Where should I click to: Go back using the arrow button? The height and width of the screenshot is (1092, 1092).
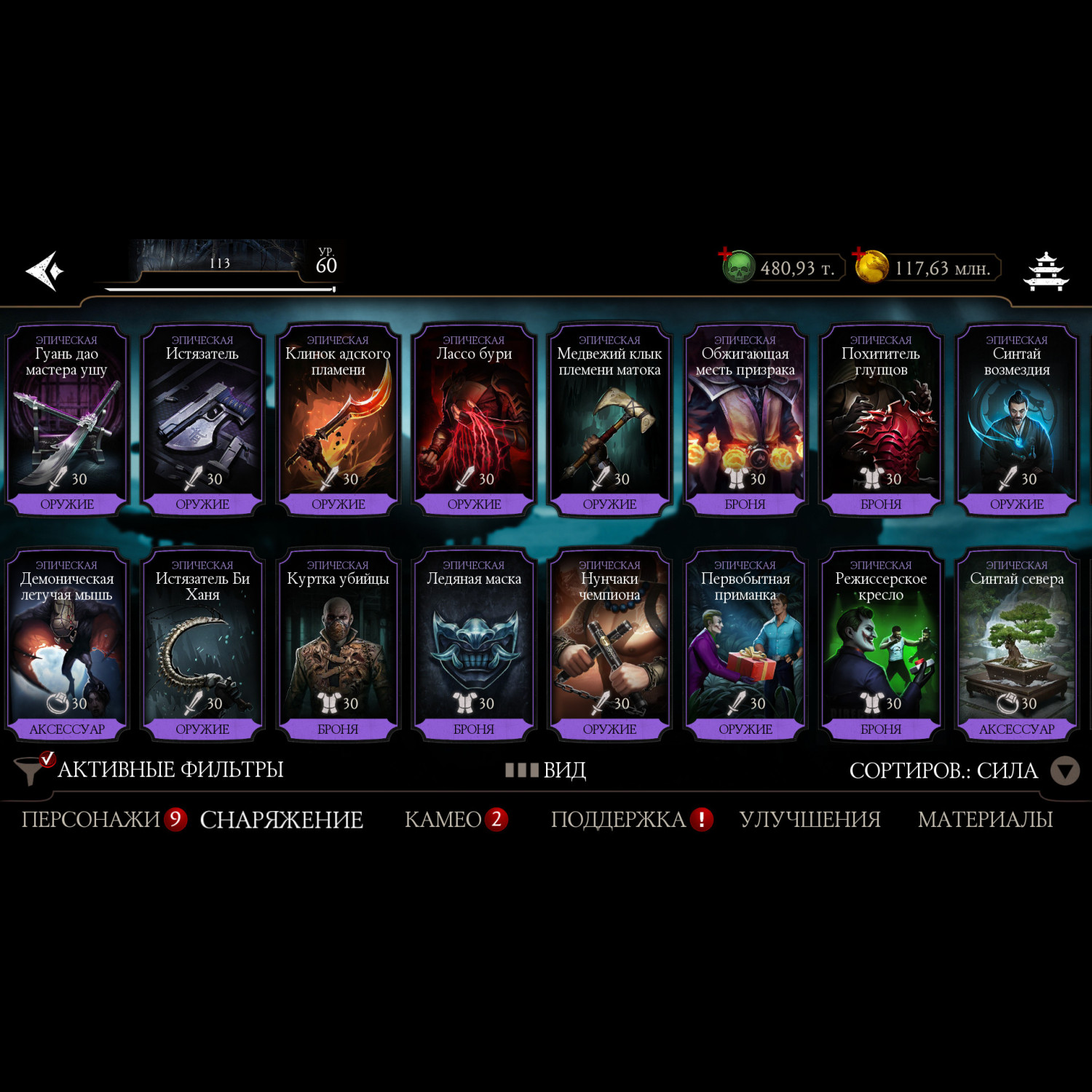(45, 271)
